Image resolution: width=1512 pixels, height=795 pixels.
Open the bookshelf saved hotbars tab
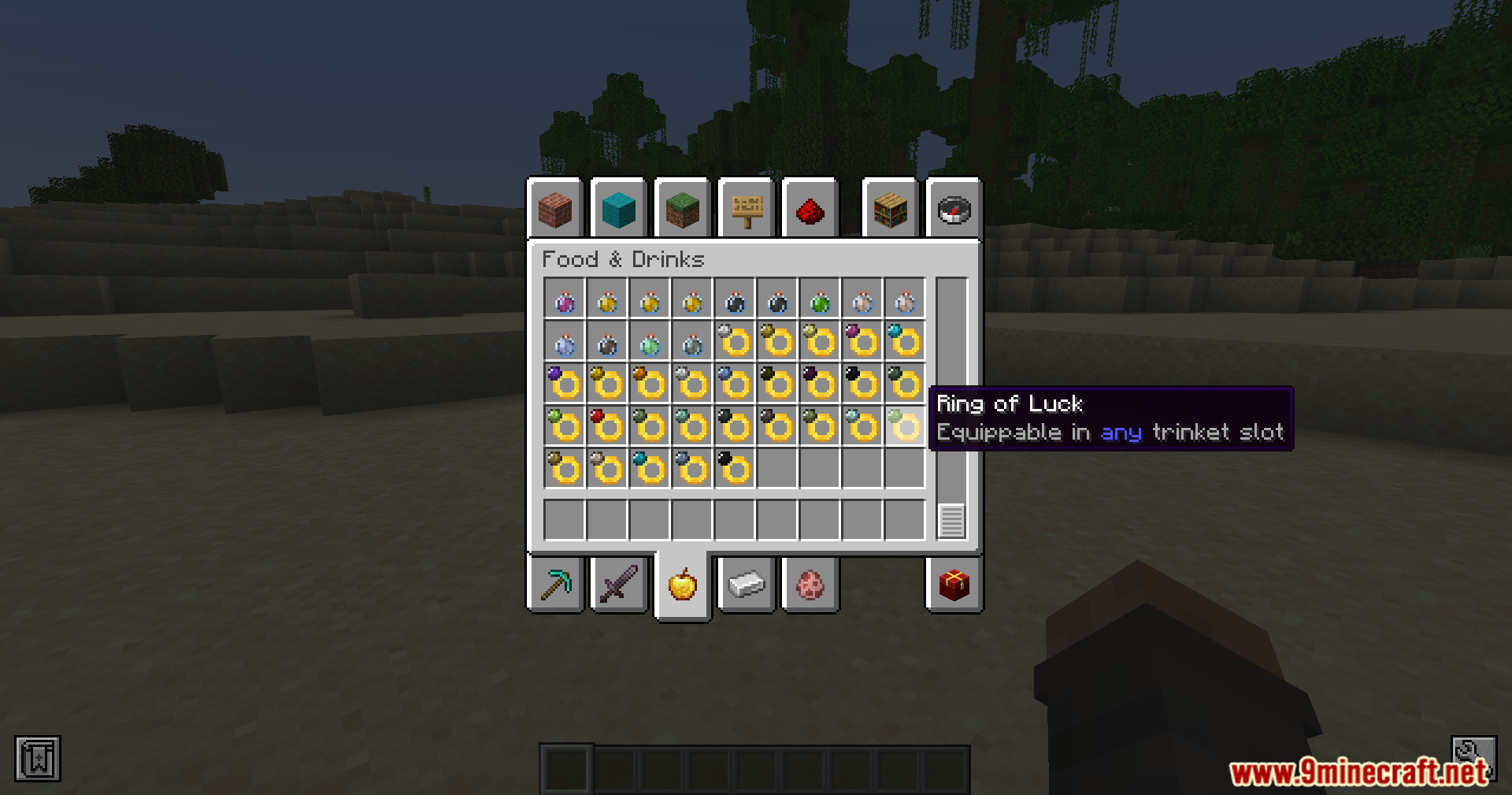pyautogui.click(x=890, y=210)
